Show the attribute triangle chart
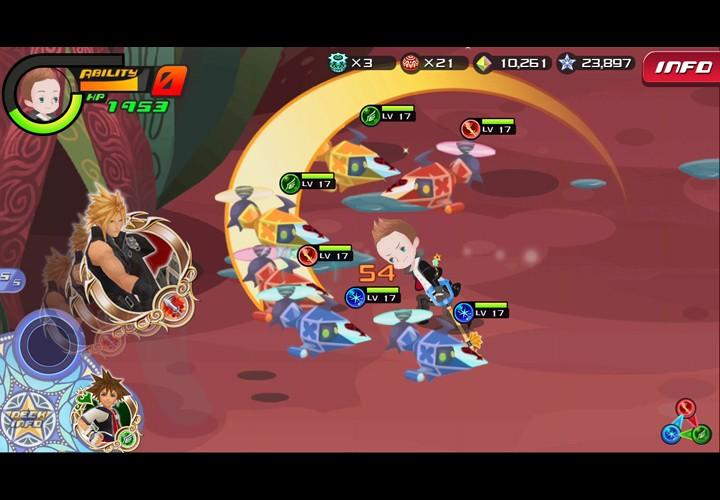 click(x=686, y=423)
